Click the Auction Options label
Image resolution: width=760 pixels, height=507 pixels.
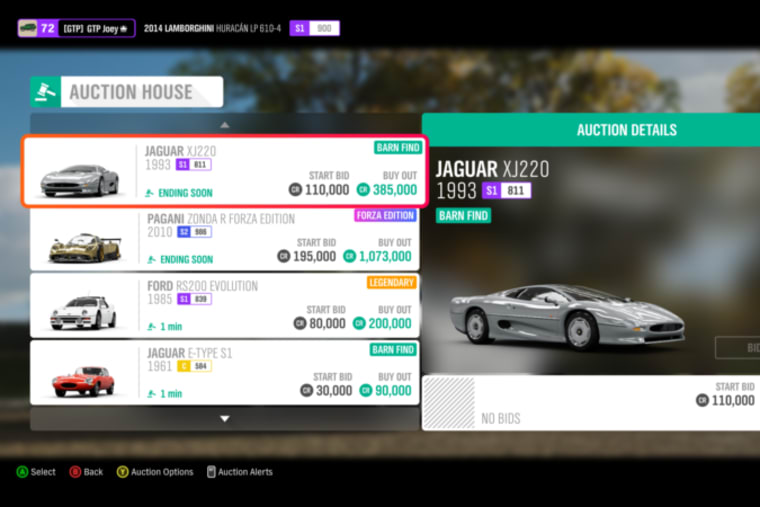click(x=162, y=472)
